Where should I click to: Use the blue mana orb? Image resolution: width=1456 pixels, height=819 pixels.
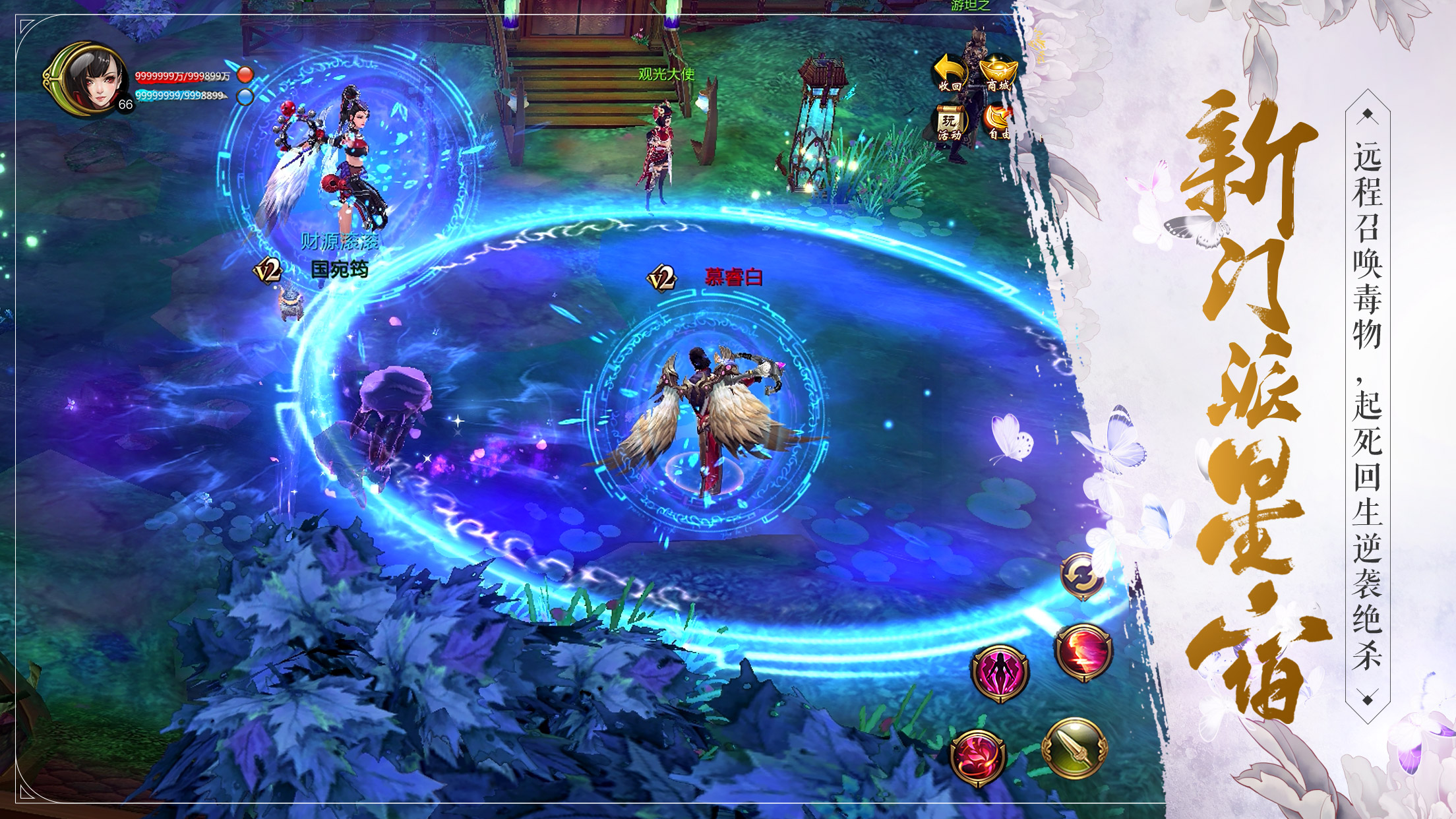245,97
